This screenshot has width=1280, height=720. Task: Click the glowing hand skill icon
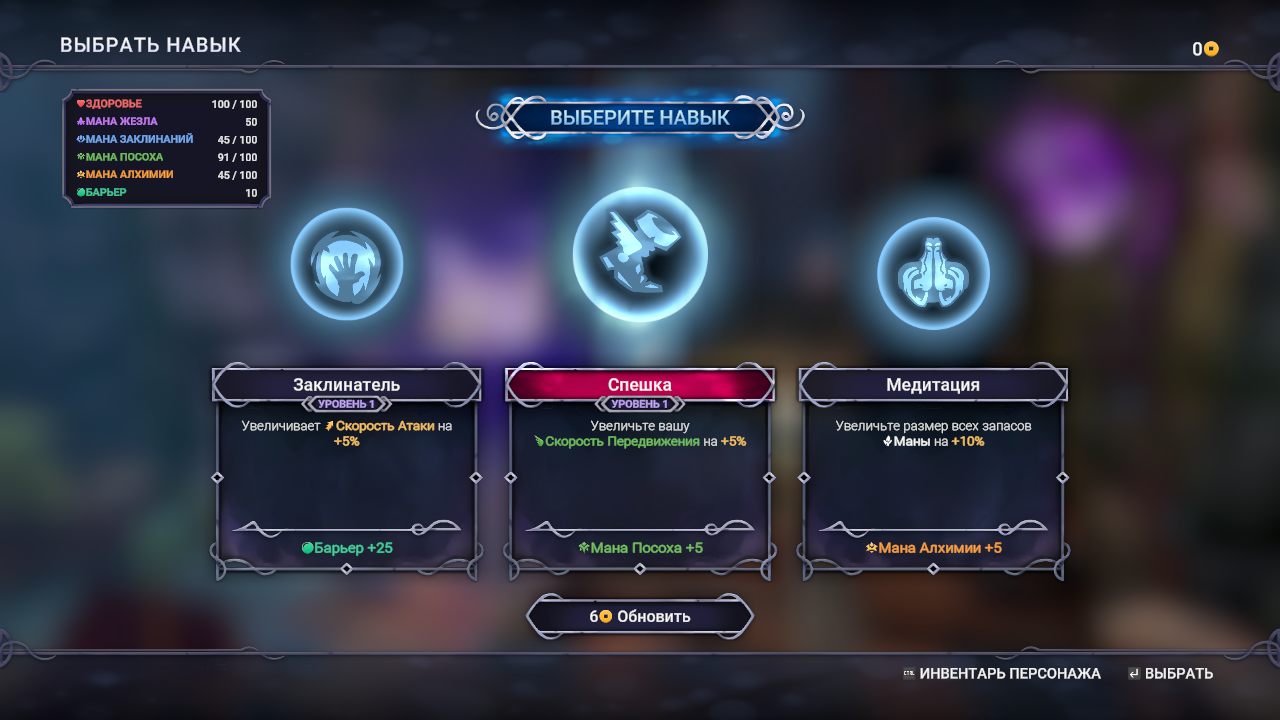(346, 264)
